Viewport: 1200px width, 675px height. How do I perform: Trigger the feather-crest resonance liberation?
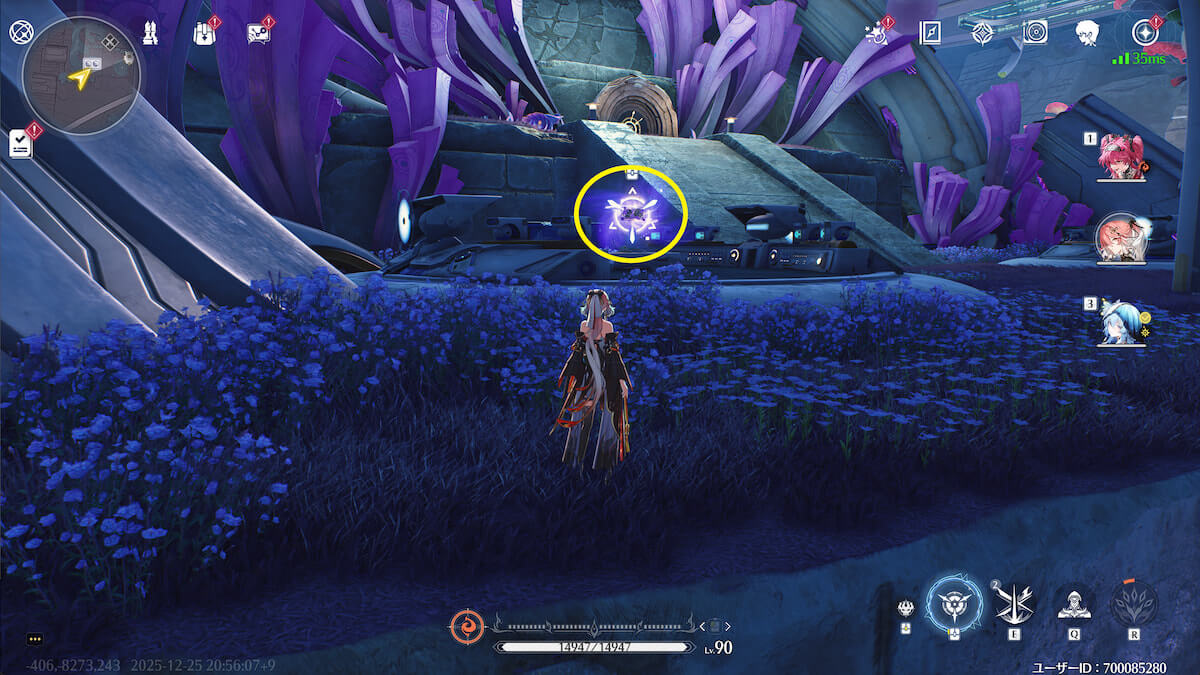pos(1134,603)
